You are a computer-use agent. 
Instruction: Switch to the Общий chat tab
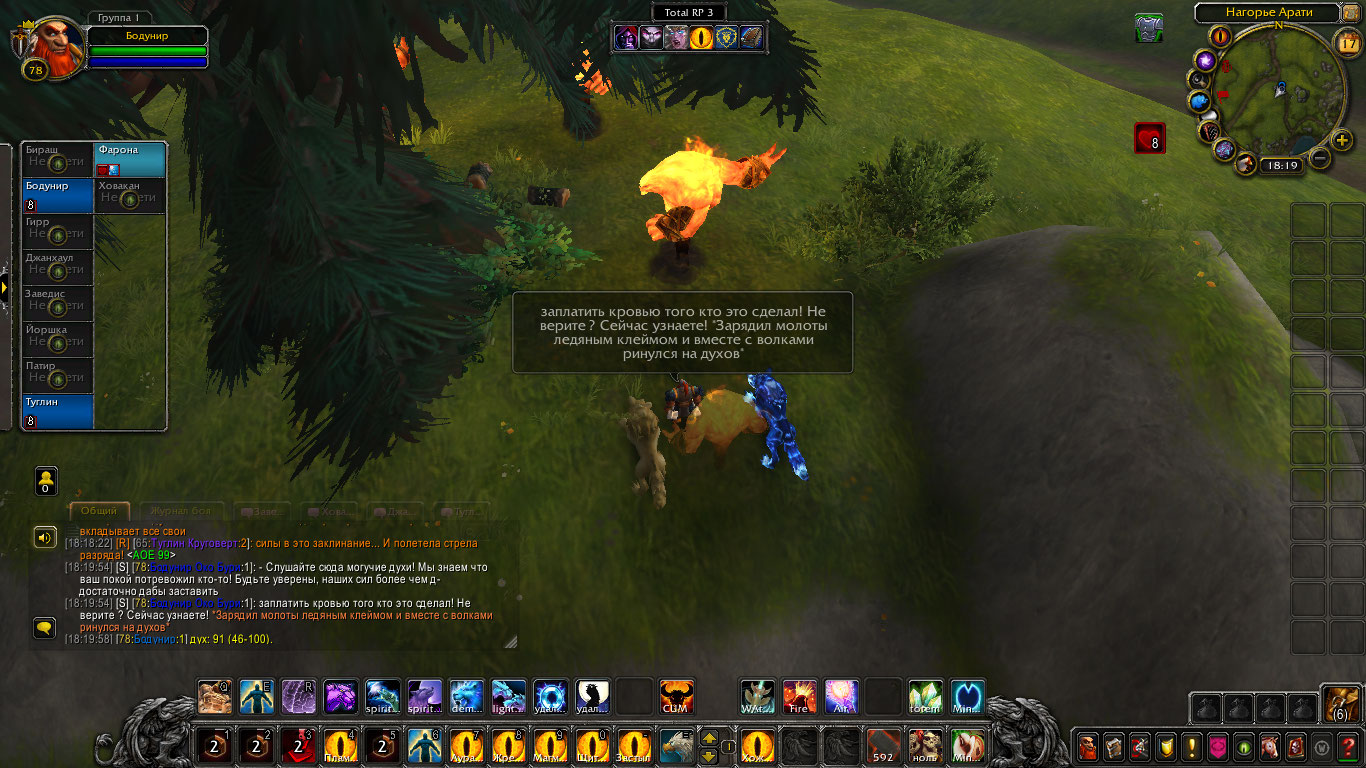(98, 511)
